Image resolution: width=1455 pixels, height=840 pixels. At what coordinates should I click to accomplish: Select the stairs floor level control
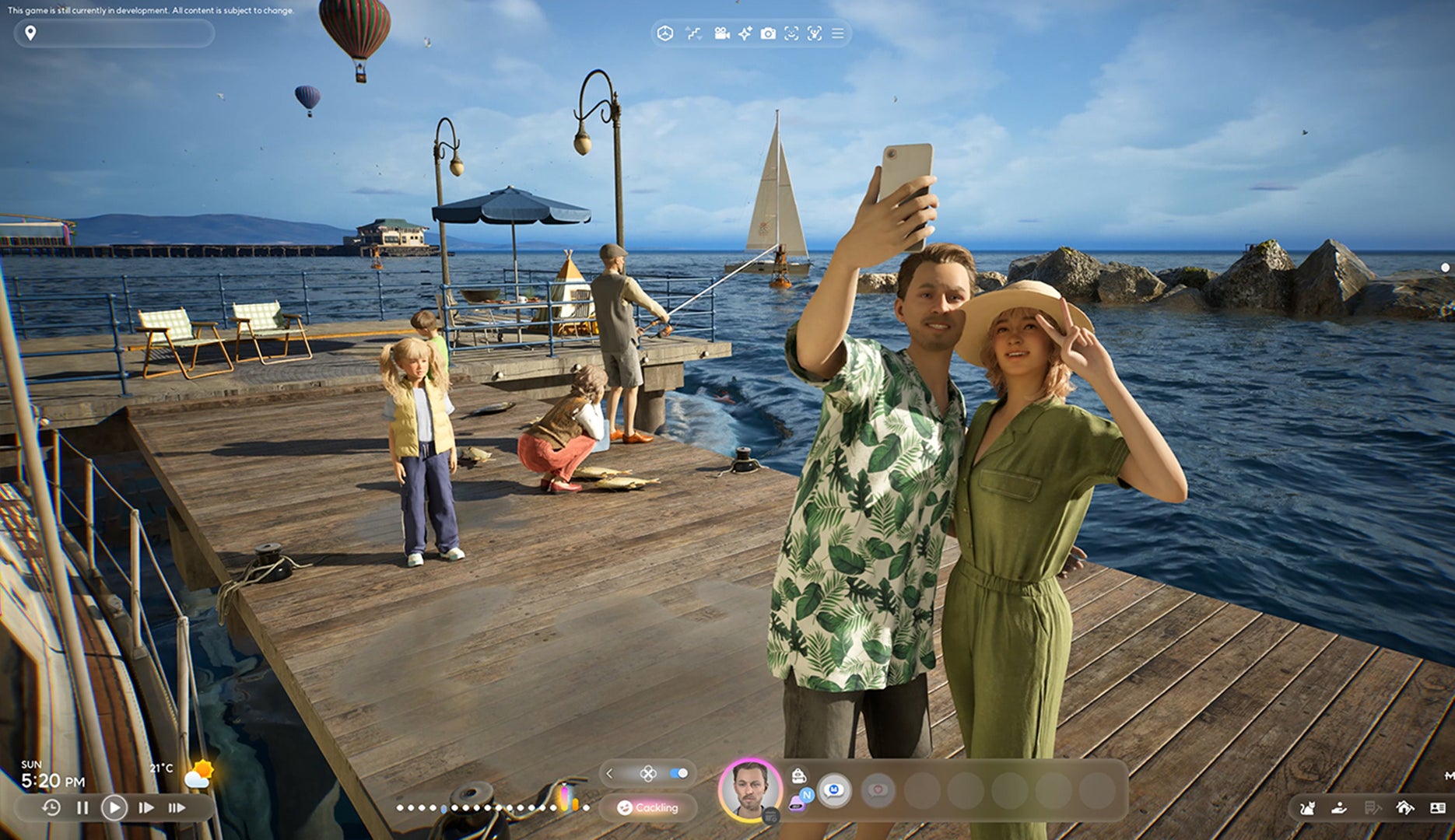click(692, 33)
